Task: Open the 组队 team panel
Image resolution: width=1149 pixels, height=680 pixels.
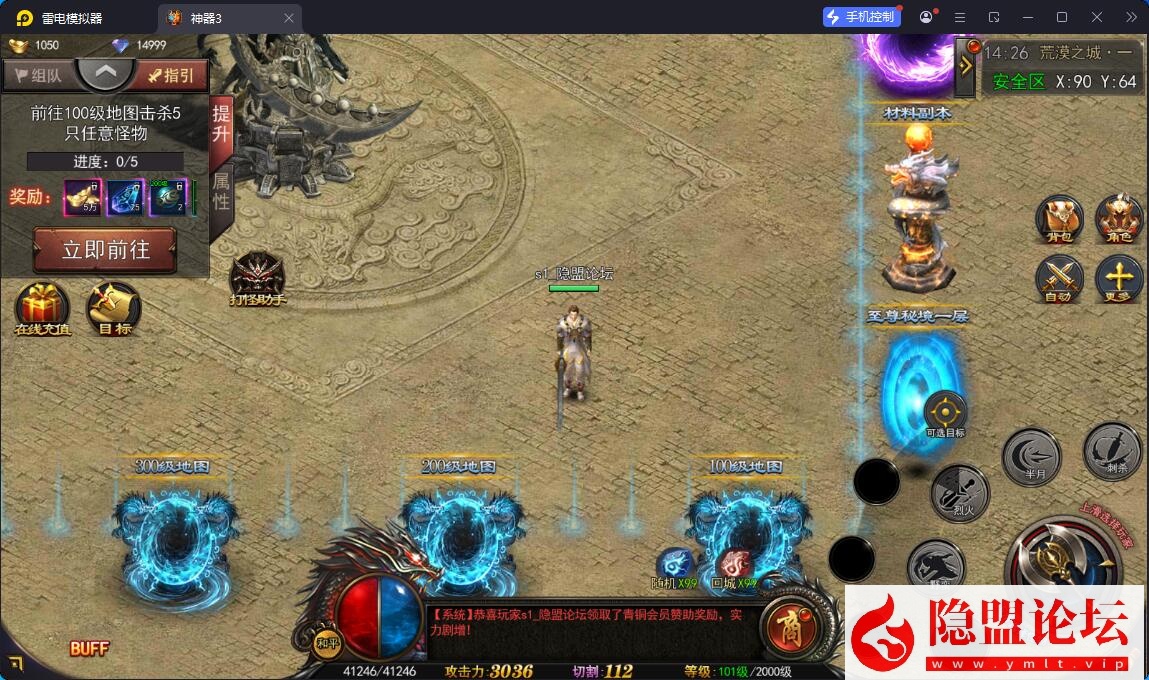Action: 38,75
